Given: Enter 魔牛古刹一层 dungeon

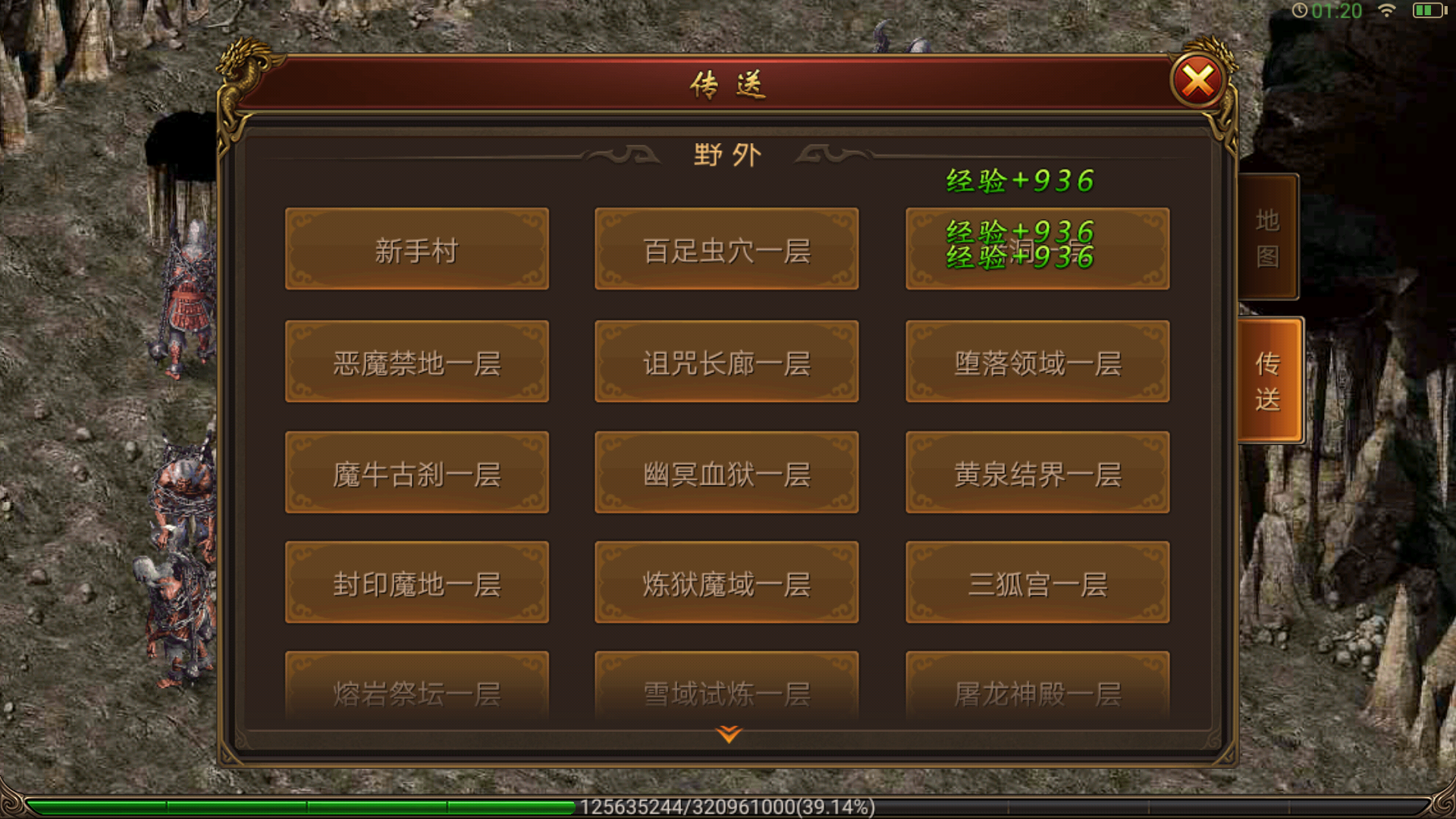Looking at the screenshot, I should (416, 472).
